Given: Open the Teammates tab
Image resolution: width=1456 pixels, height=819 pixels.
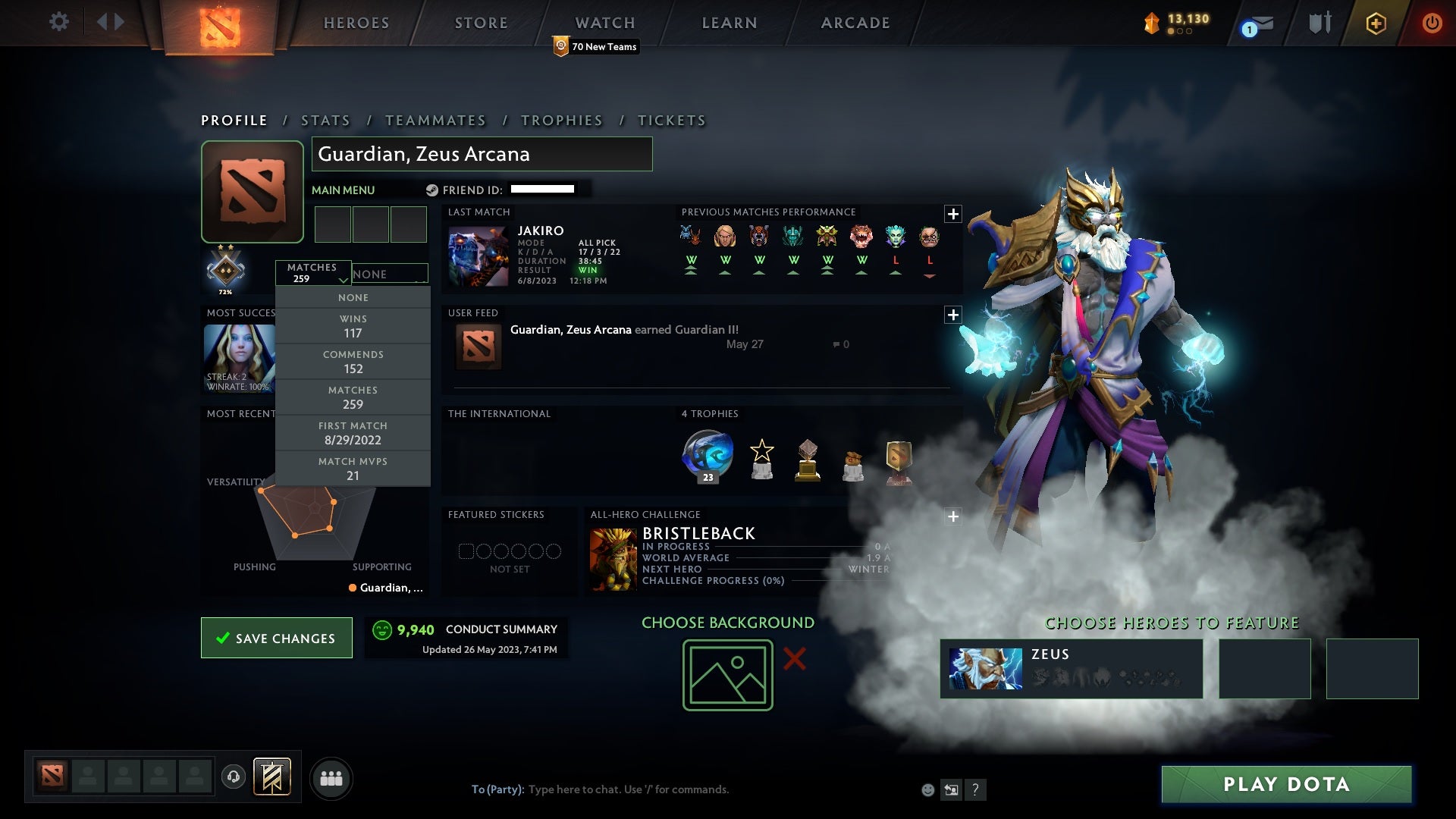Looking at the screenshot, I should pos(435,121).
